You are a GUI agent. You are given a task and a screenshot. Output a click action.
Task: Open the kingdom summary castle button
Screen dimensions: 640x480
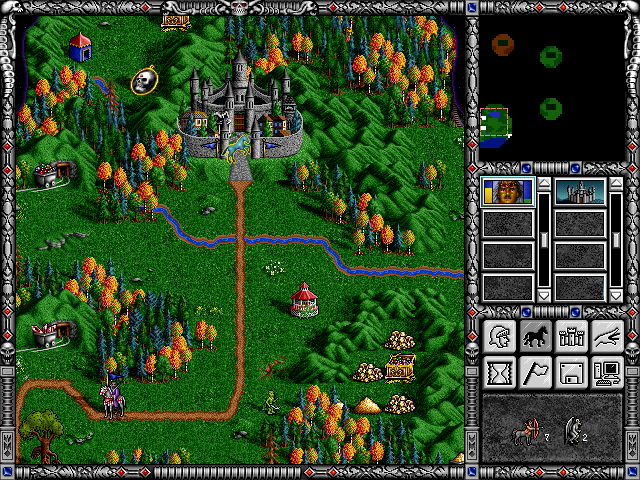click(x=570, y=337)
